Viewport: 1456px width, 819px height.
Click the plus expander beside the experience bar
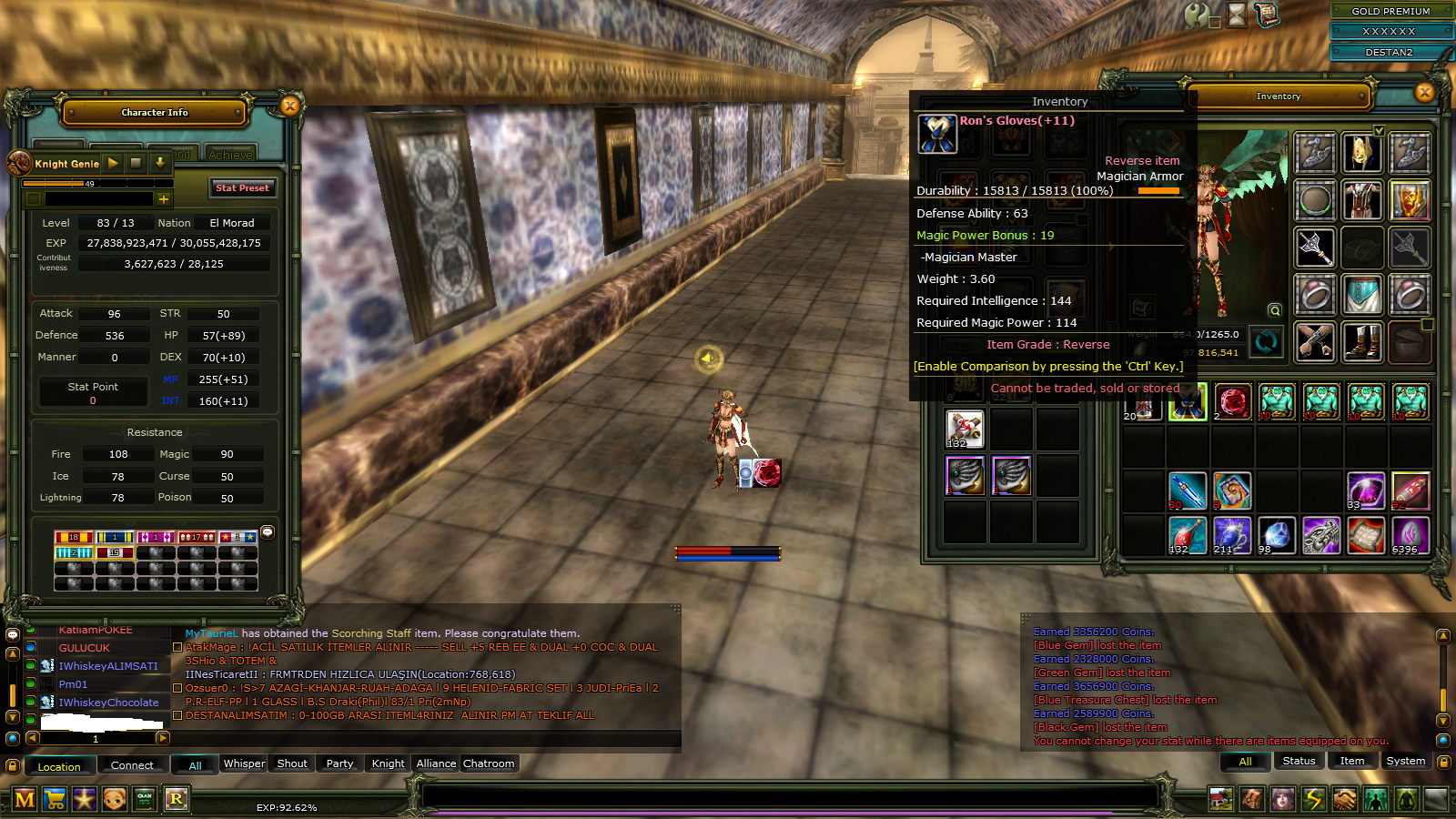pyautogui.click(x=164, y=197)
